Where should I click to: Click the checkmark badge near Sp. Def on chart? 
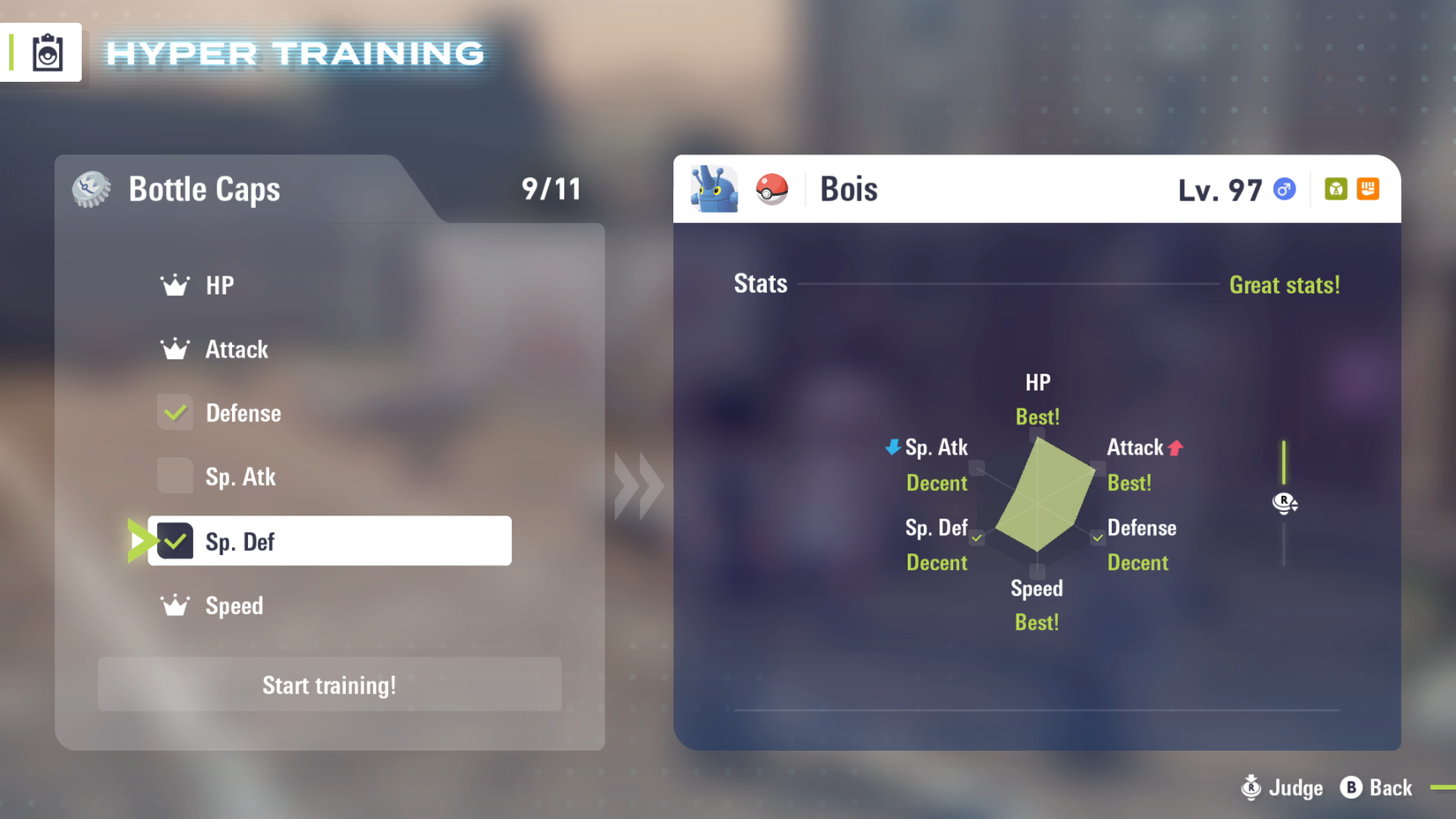point(976,537)
